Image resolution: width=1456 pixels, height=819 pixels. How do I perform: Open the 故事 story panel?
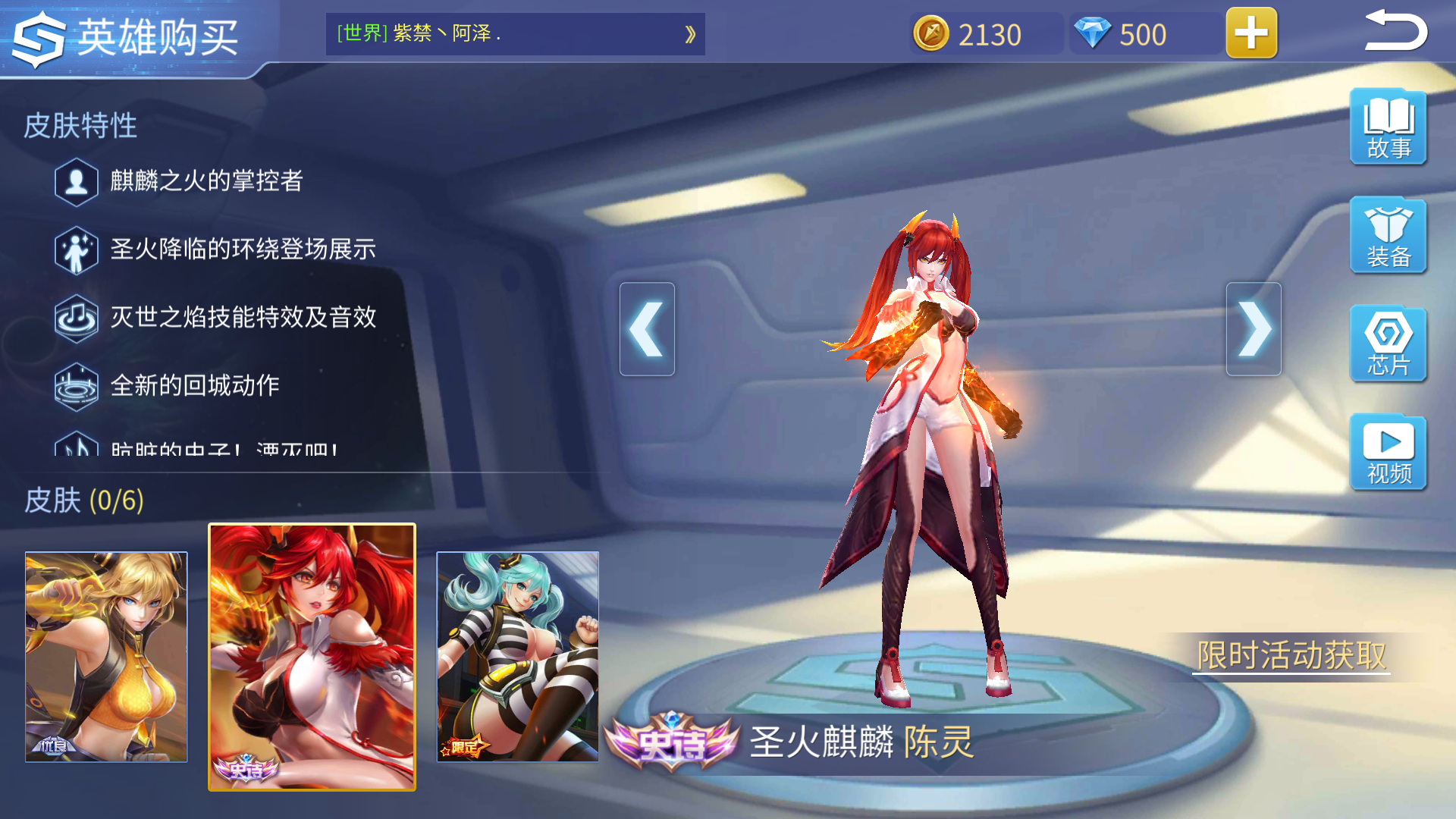tap(1388, 127)
